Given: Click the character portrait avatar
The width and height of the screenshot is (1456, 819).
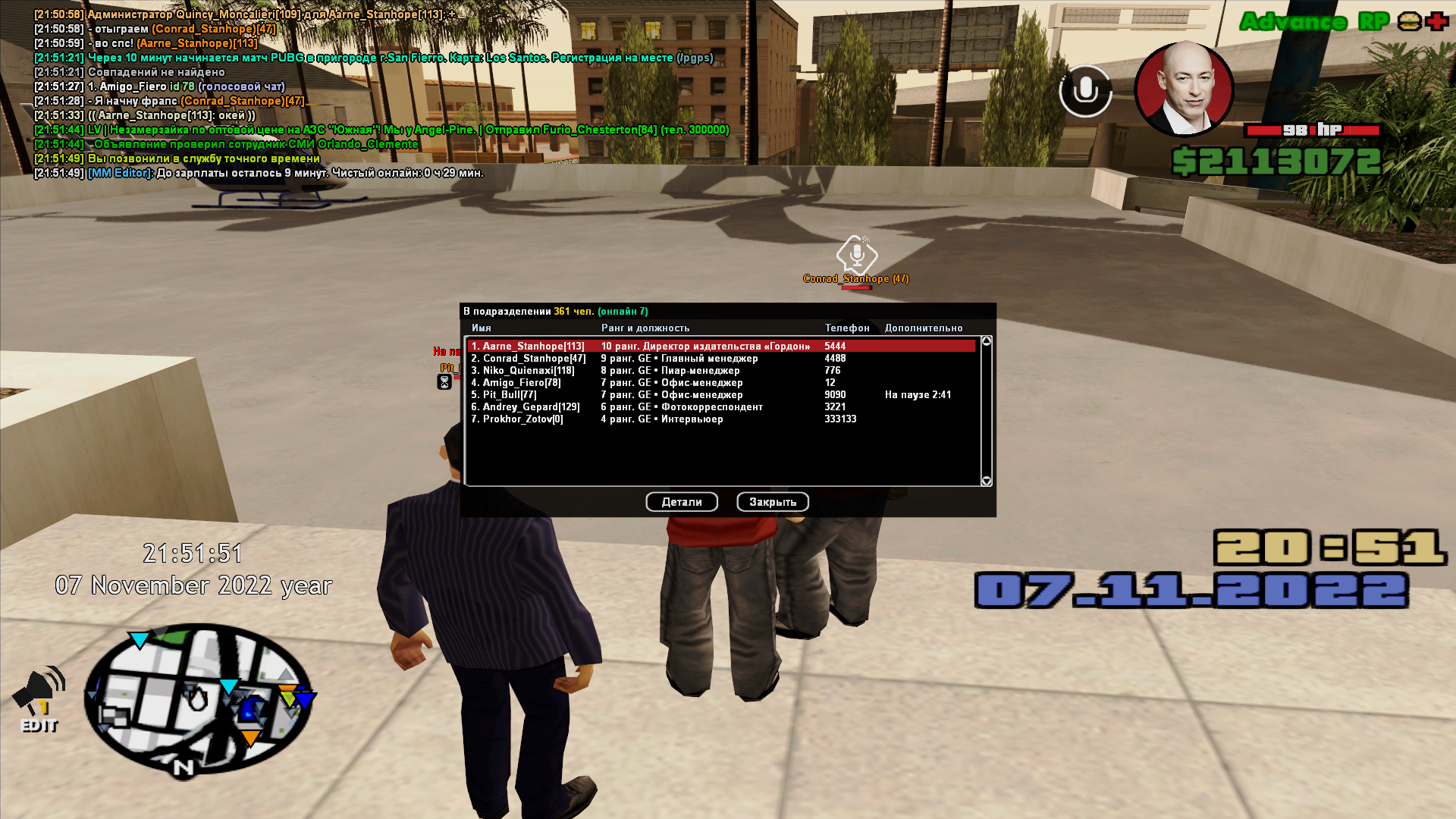Looking at the screenshot, I should [1184, 89].
